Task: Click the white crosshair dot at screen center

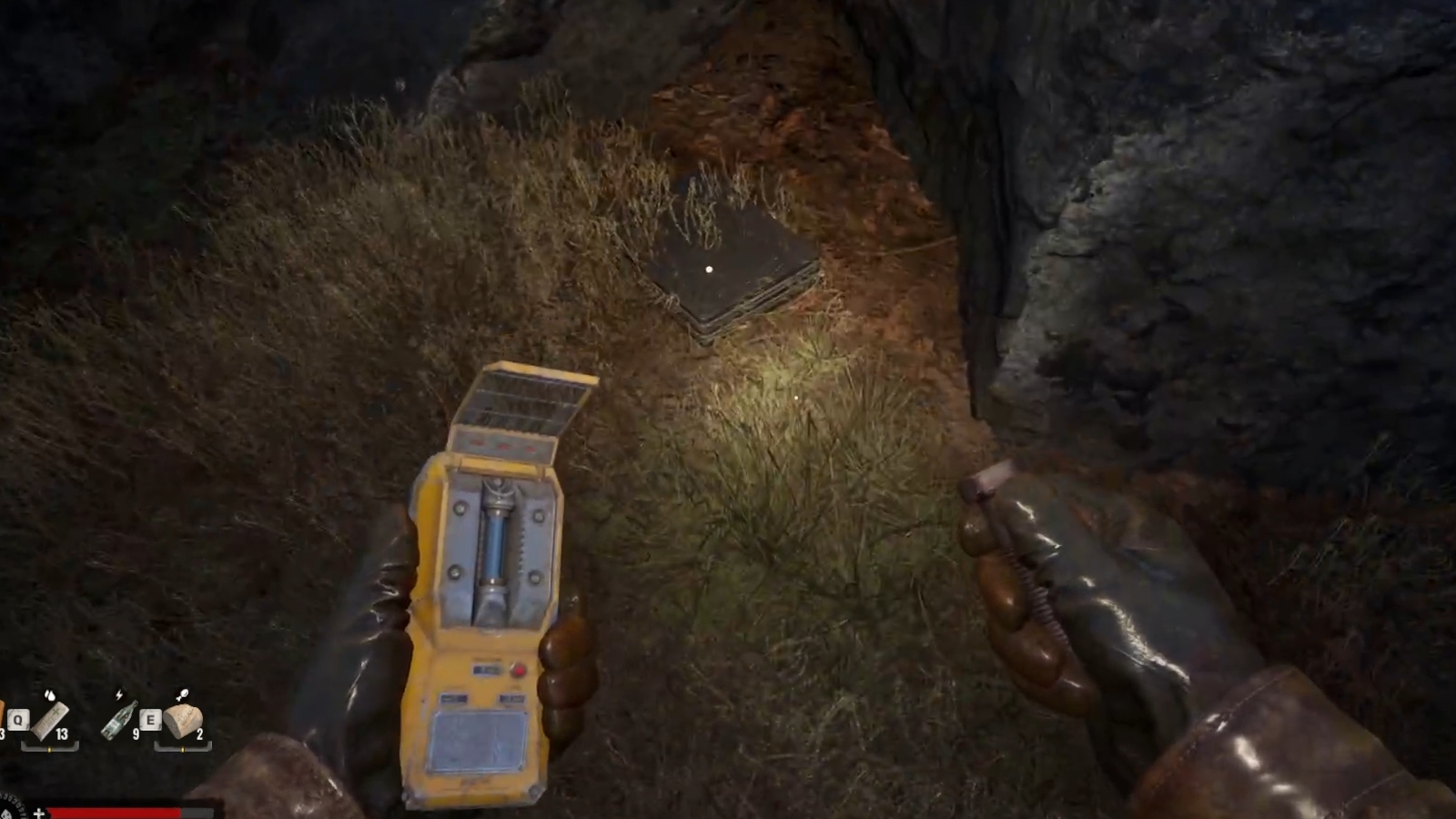Action: [708, 269]
